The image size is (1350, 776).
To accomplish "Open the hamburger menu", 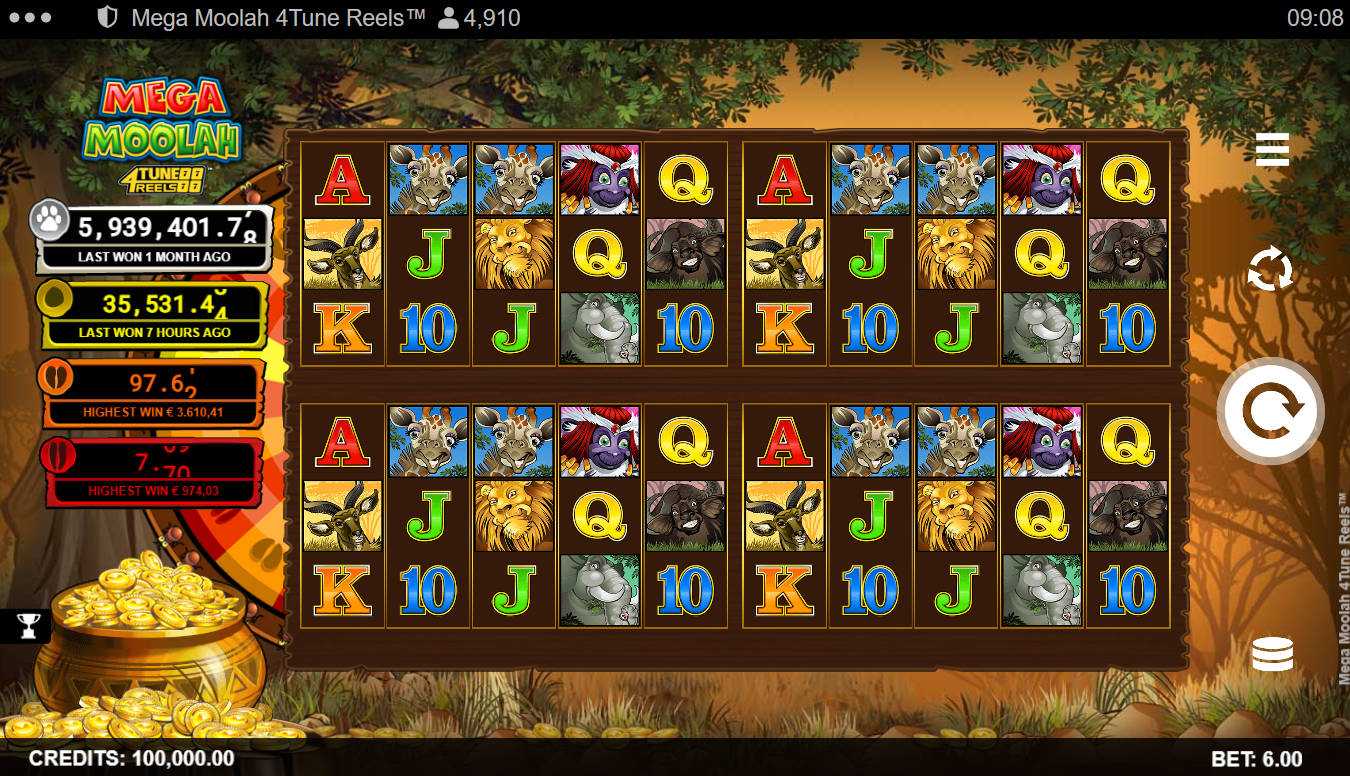I will (1272, 149).
